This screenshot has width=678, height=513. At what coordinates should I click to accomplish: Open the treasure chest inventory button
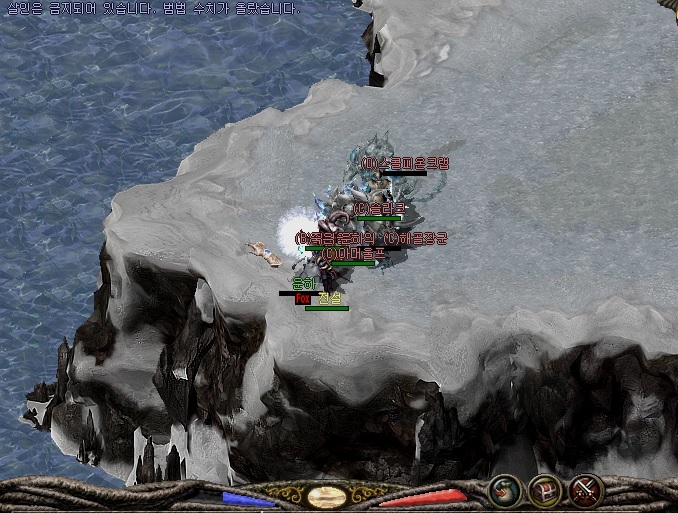tap(545, 490)
